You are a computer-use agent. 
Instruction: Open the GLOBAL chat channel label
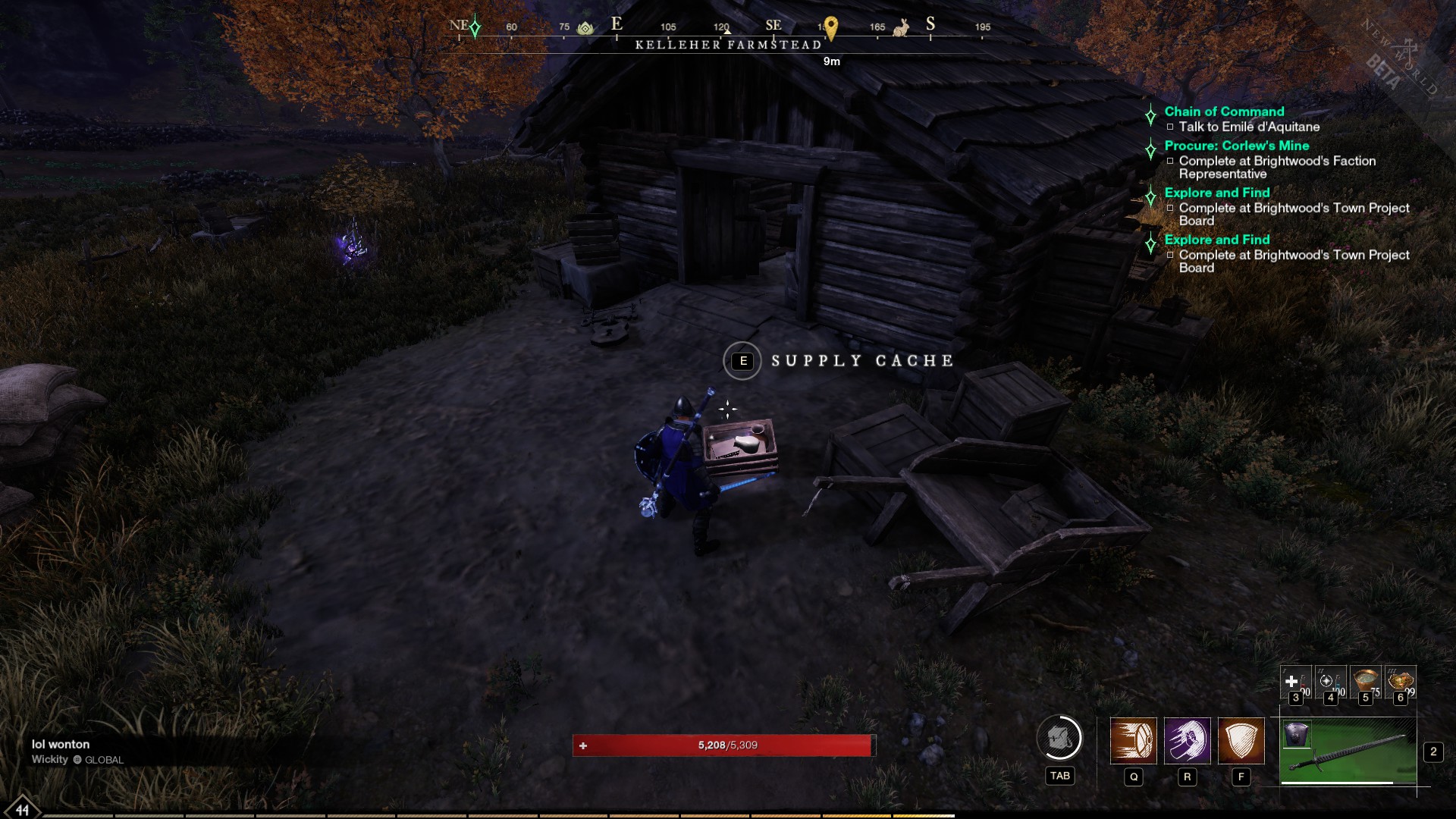click(105, 759)
